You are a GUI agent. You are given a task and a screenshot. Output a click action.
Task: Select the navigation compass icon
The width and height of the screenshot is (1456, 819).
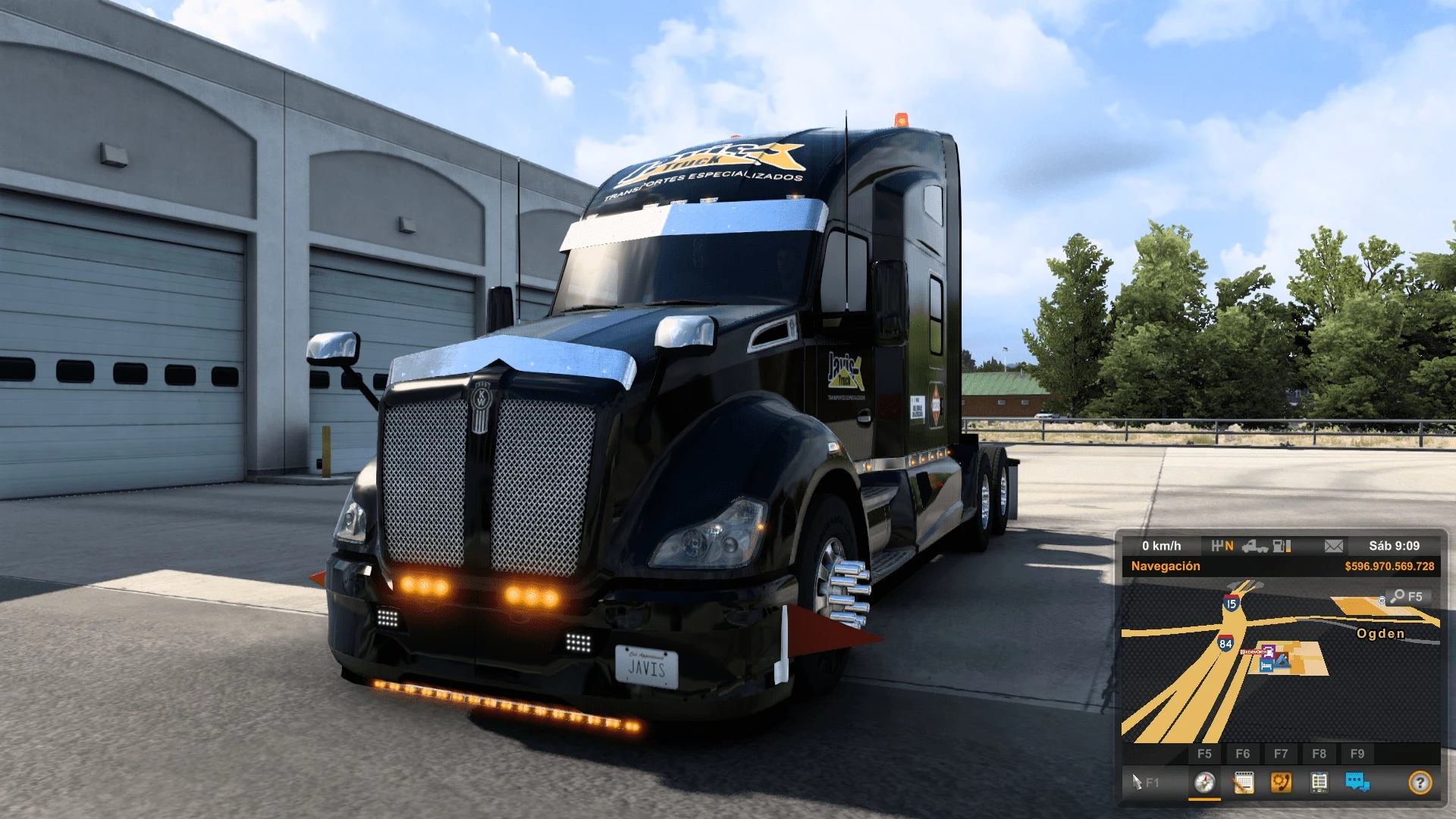pos(1206,782)
